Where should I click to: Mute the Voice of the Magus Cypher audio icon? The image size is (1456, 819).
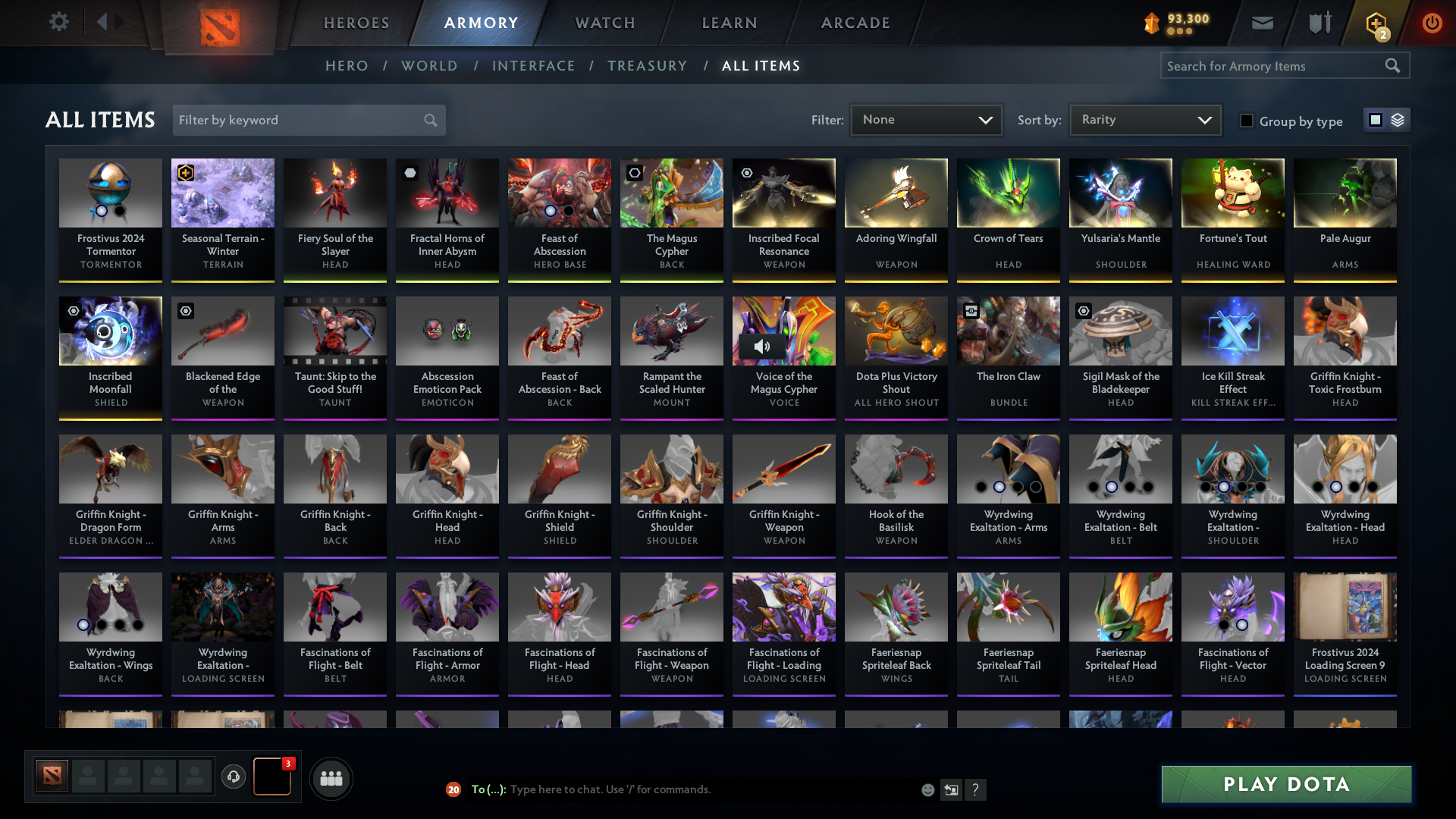pyautogui.click(x=762, y=346)
